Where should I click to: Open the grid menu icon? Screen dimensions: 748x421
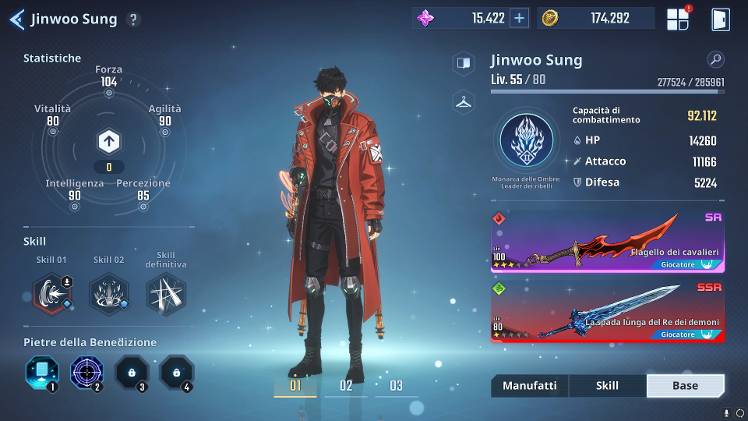[678, 18]
